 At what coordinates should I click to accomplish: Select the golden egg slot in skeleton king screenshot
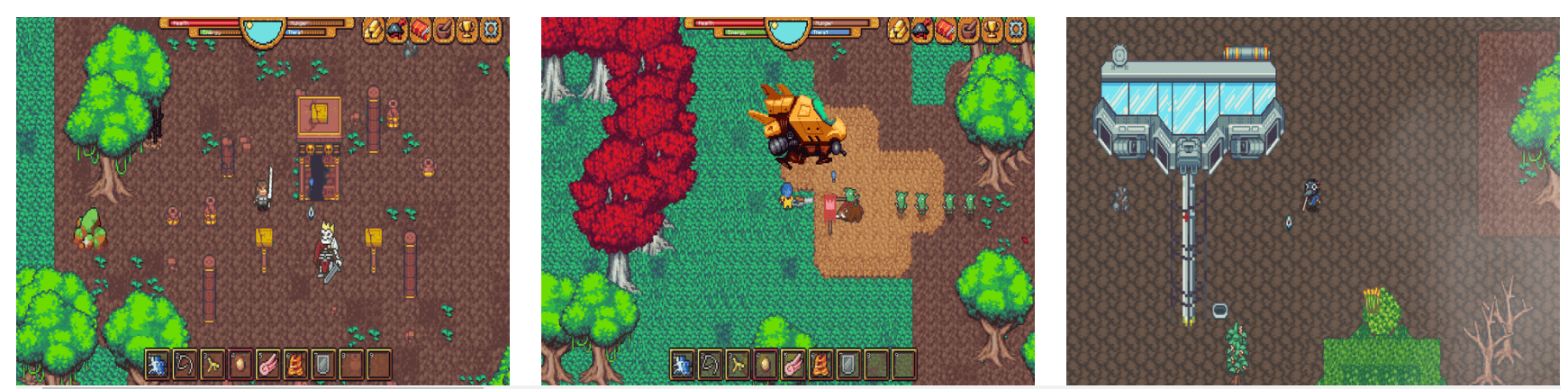click(x=240, y=364)
